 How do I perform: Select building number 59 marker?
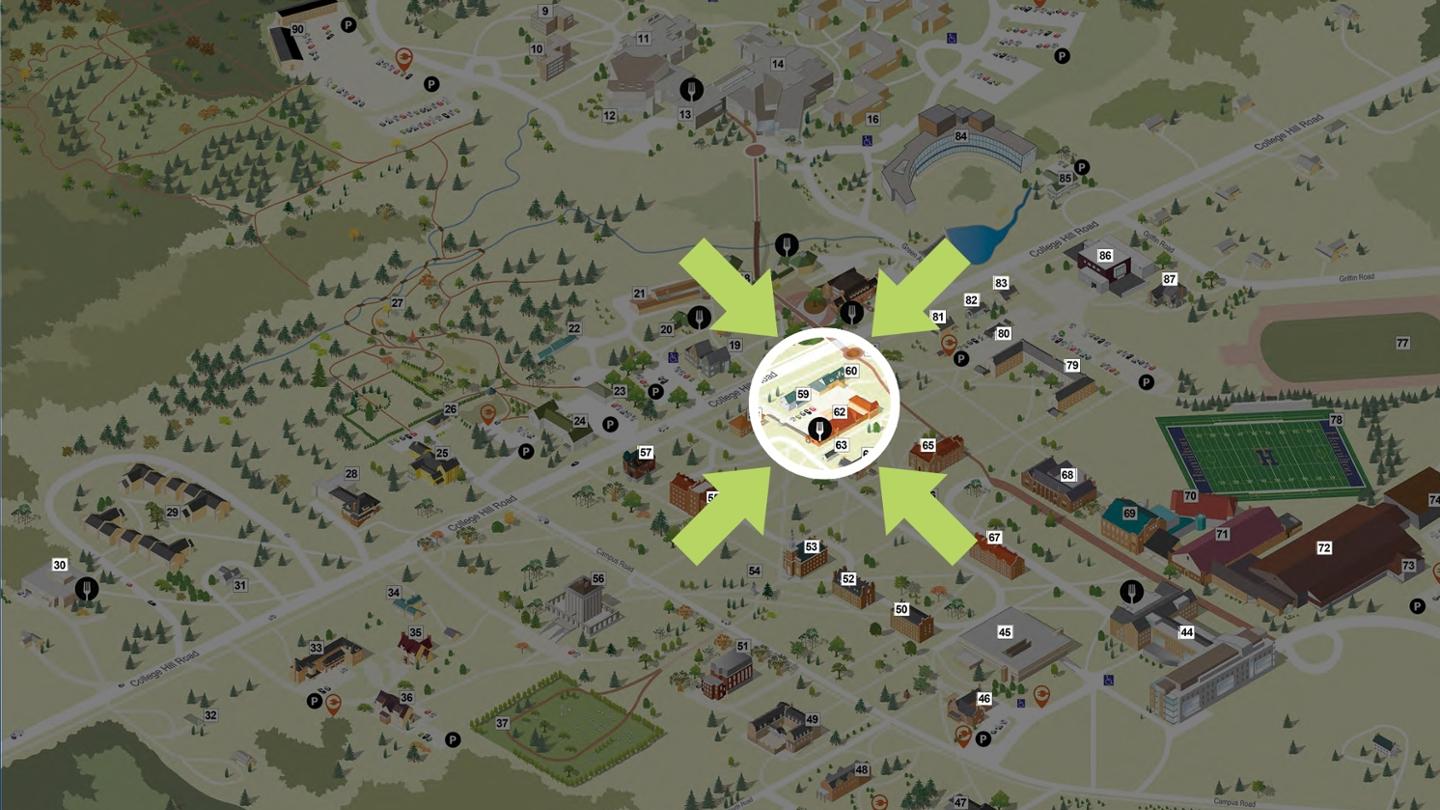pyautogui.click(x=803, y=395)
